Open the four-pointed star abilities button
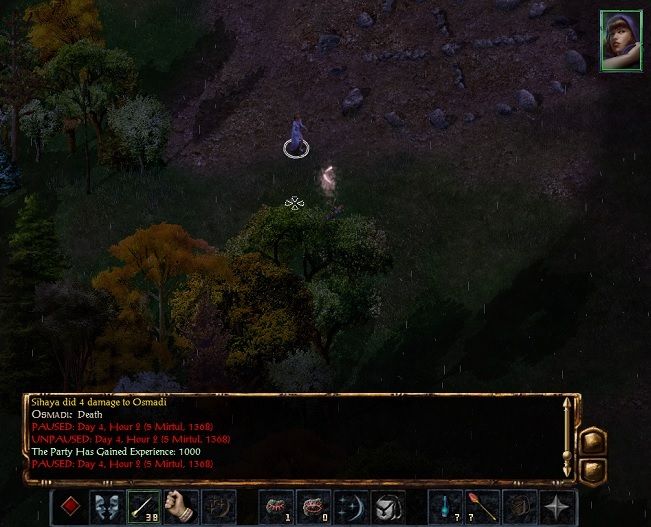This screenshot has height=527, width=651. pos(557,506)
